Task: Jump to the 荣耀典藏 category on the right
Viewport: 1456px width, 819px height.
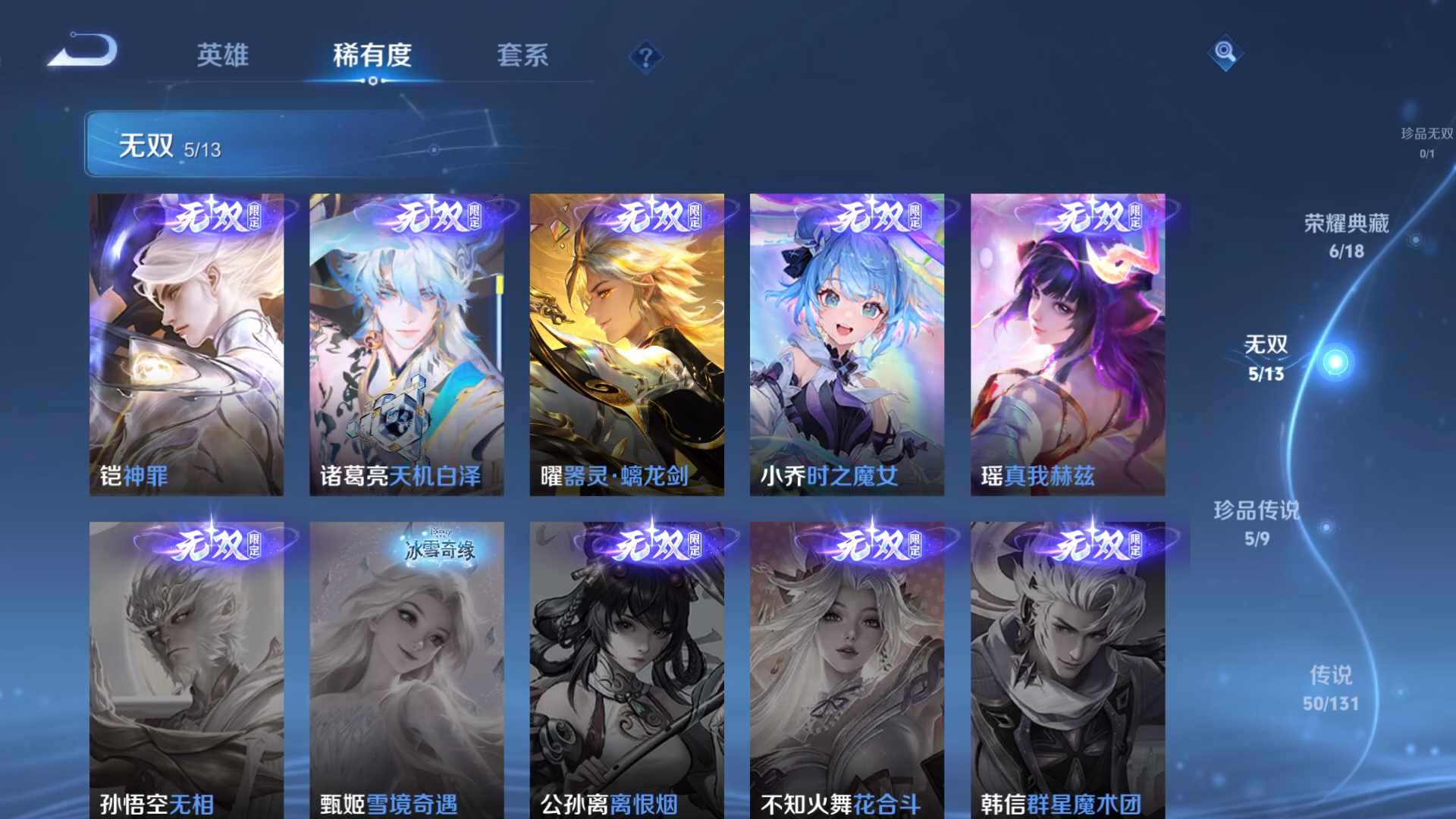Action: (1345, 235)
